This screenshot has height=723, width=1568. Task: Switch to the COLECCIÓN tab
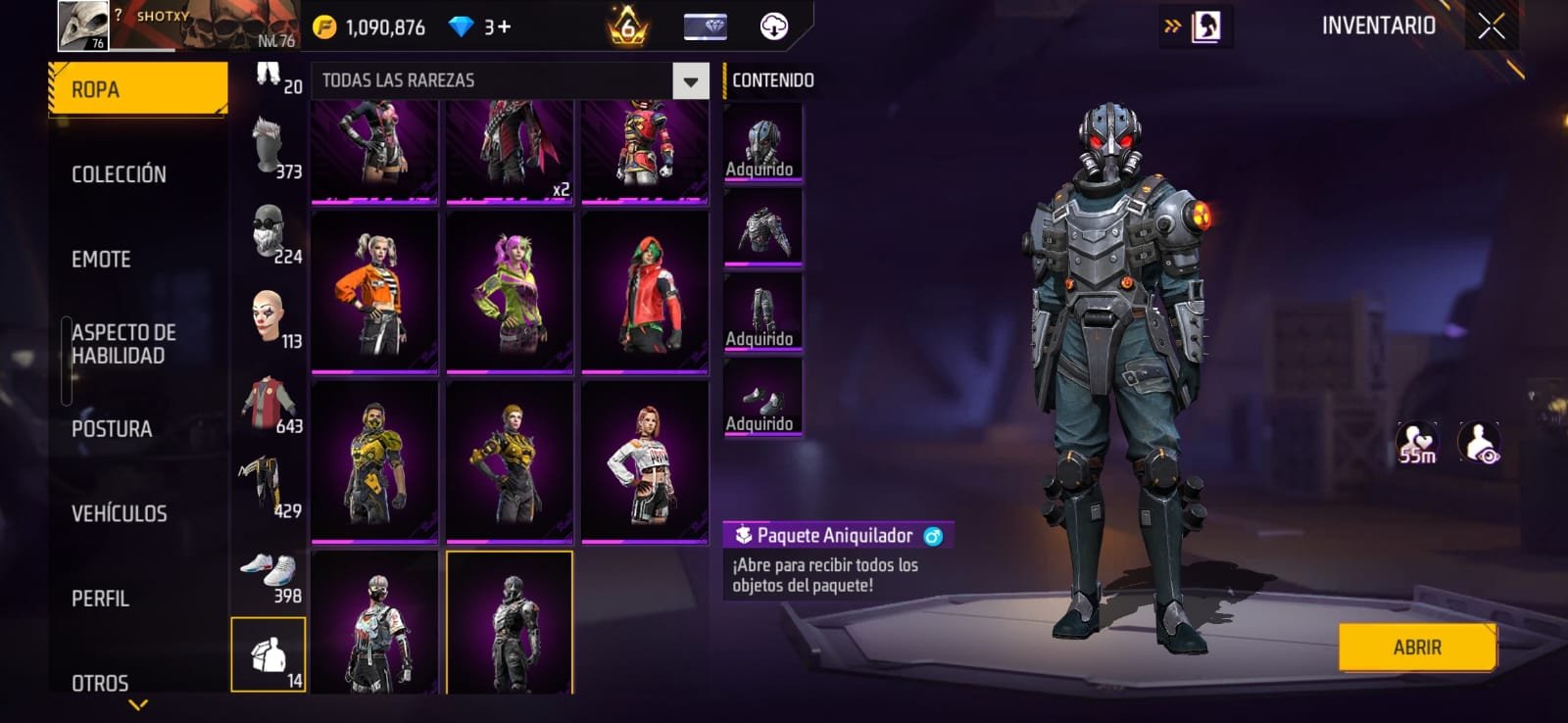point(119,174)
